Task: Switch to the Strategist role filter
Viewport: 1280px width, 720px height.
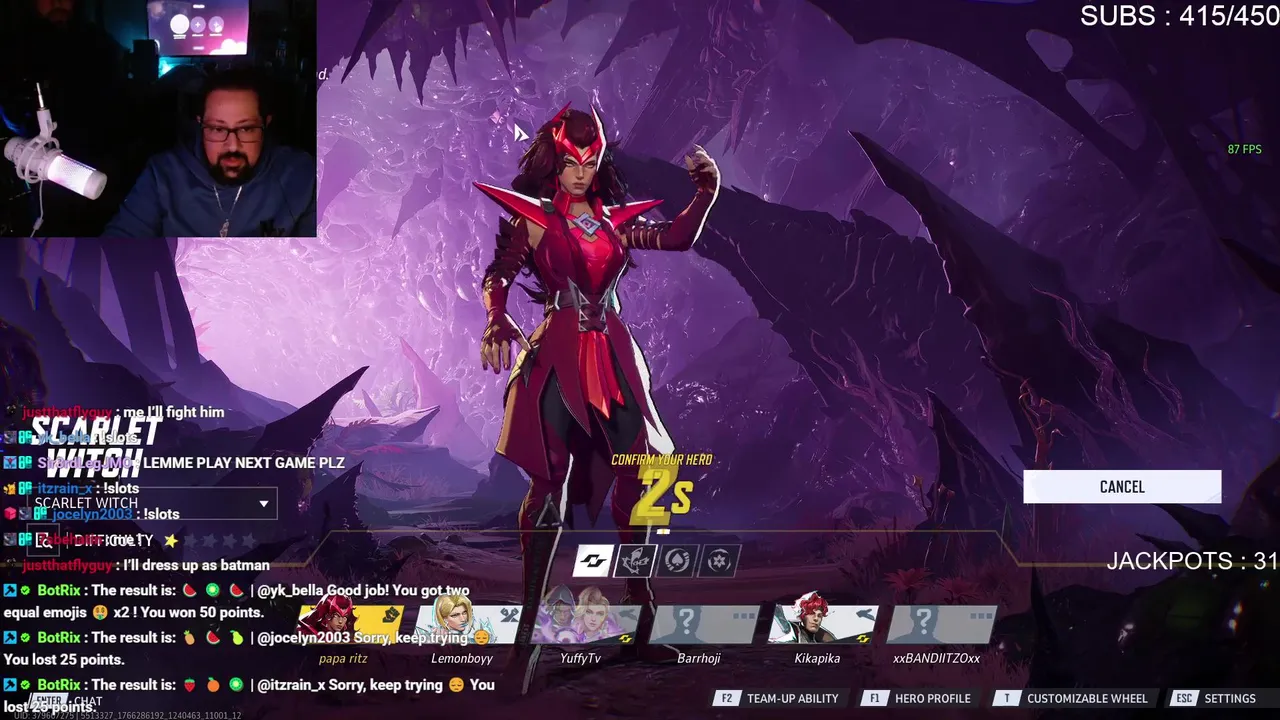Action: (719, 561)
